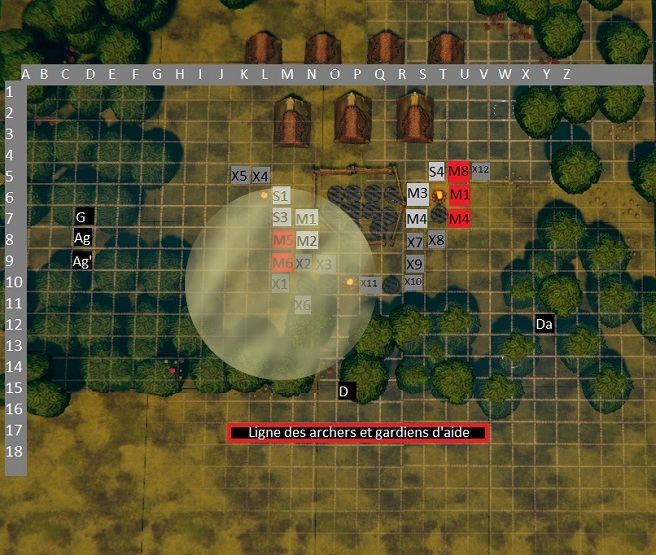Select the black G marker

tap(84, 216)
